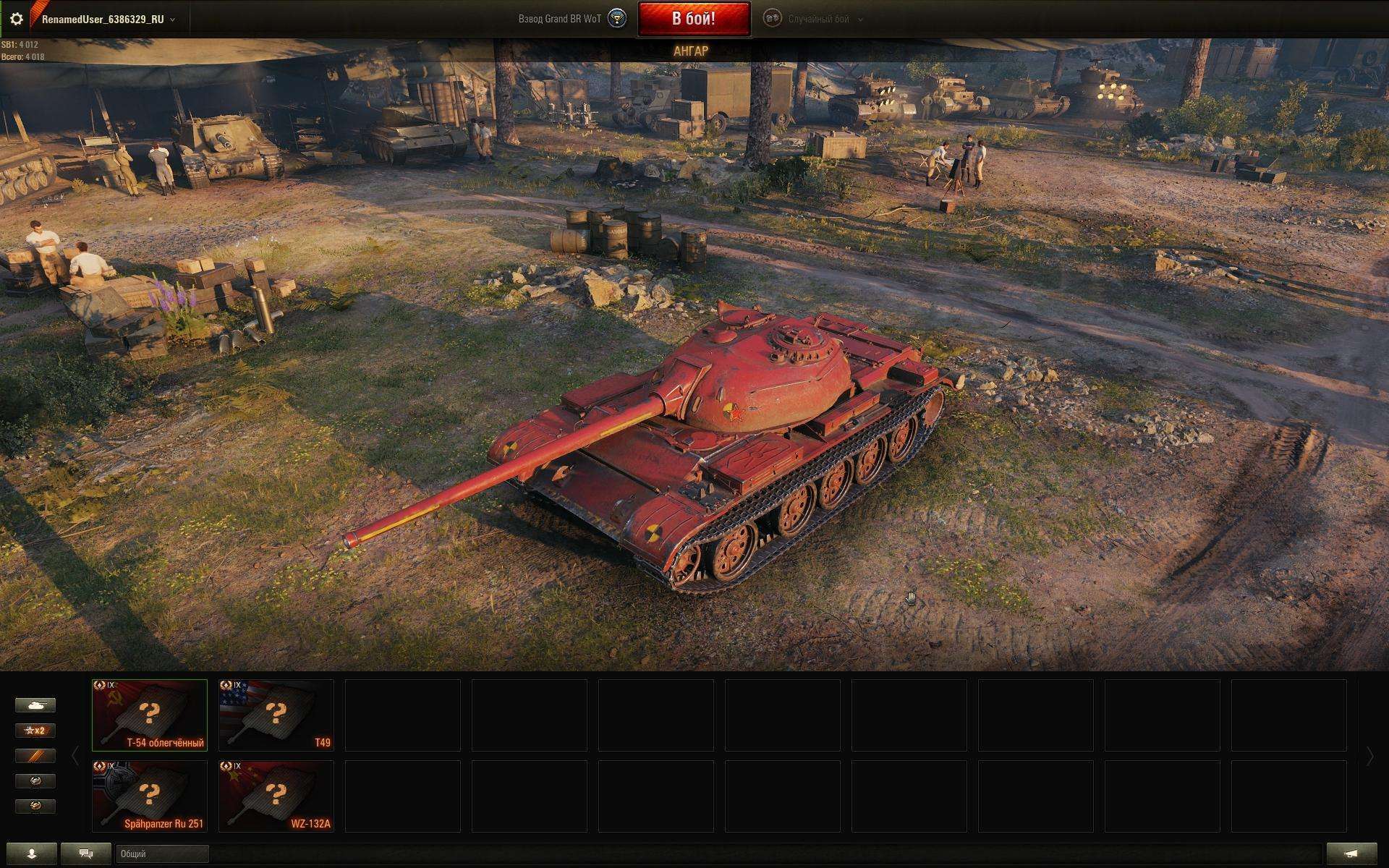Select the Spähpanzer Ru 251 tank card
Image resolution: width=1389 pixels, height=868 pixels.
point(150,796)
